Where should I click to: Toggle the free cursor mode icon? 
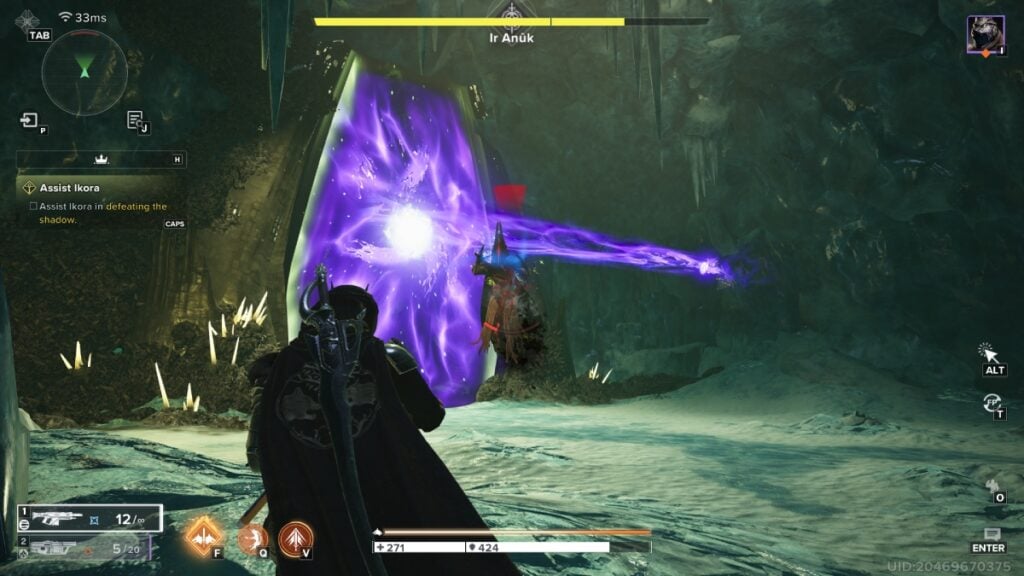pyautogui.click(x=990, y=352)
